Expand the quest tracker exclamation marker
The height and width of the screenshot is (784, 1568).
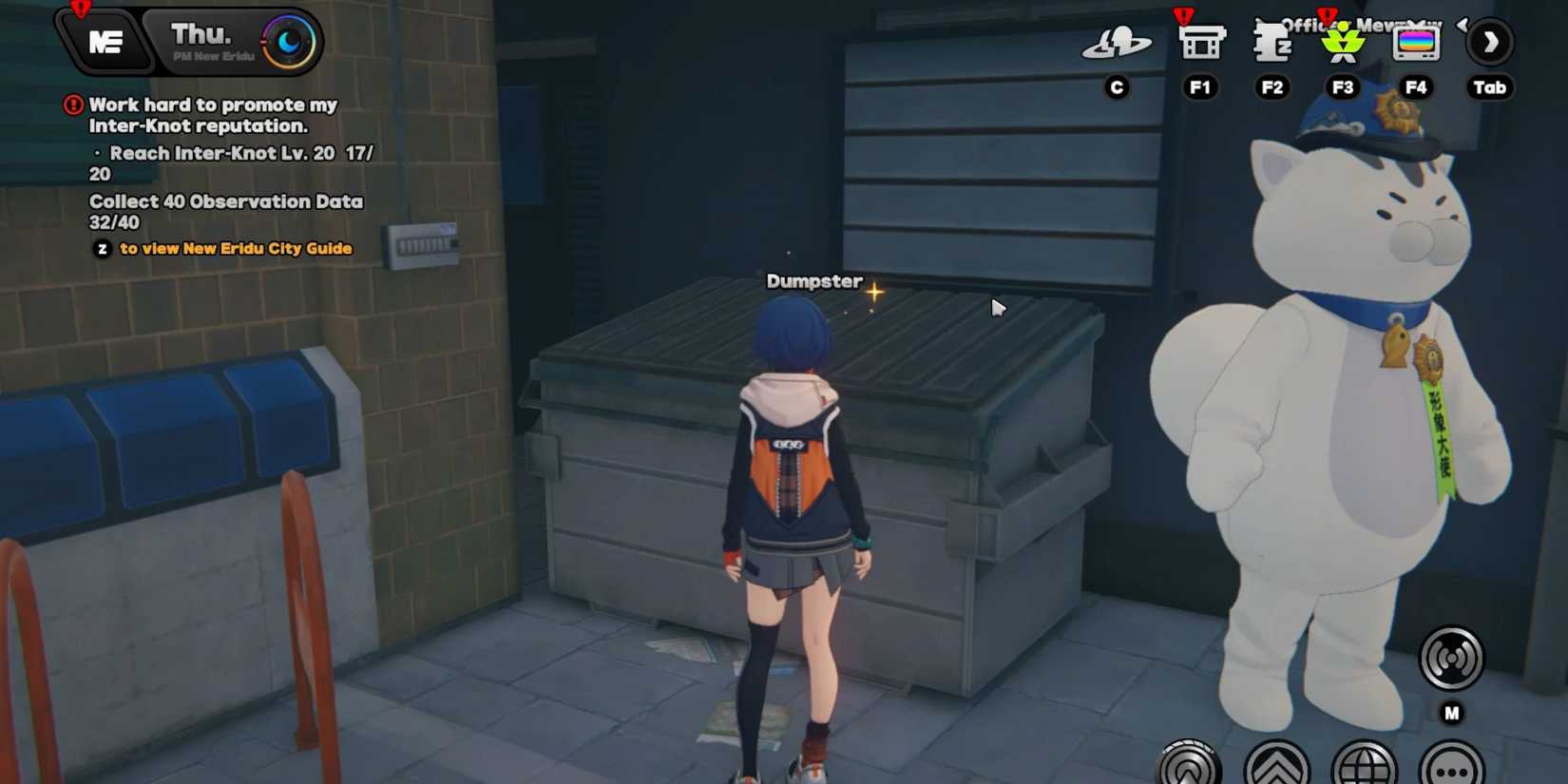[x=73, y=105]
